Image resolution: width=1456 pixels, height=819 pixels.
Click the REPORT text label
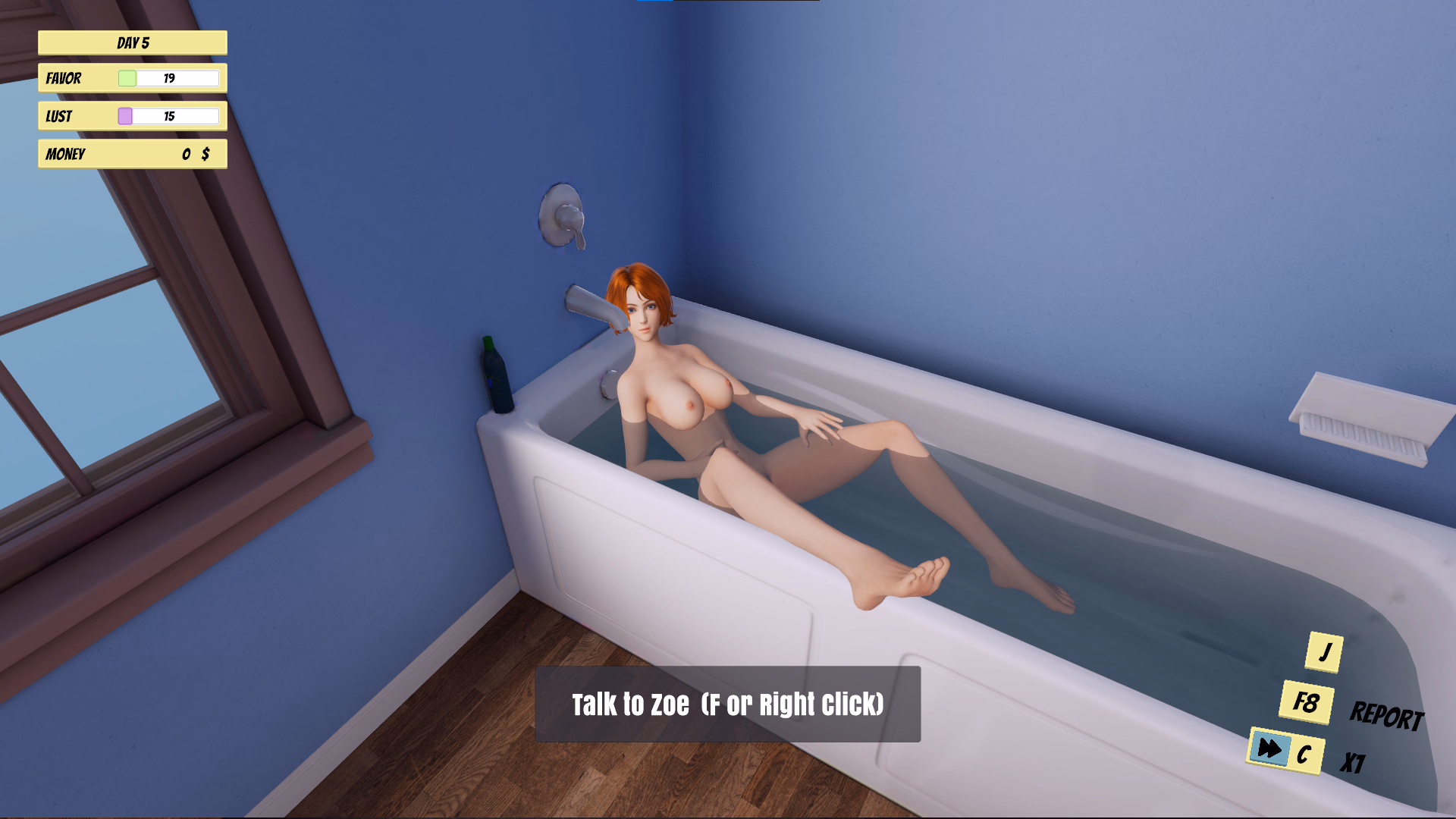coord(1389,712)
